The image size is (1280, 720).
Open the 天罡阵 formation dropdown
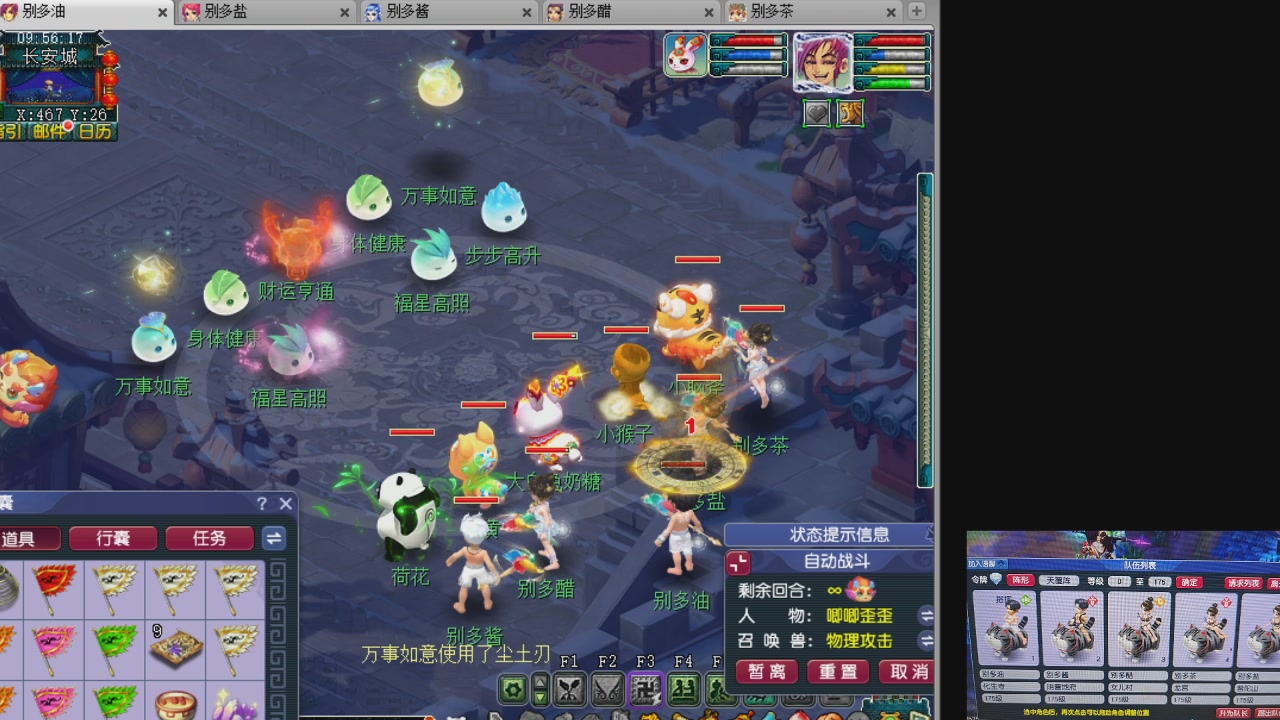tap(1058, 581)
